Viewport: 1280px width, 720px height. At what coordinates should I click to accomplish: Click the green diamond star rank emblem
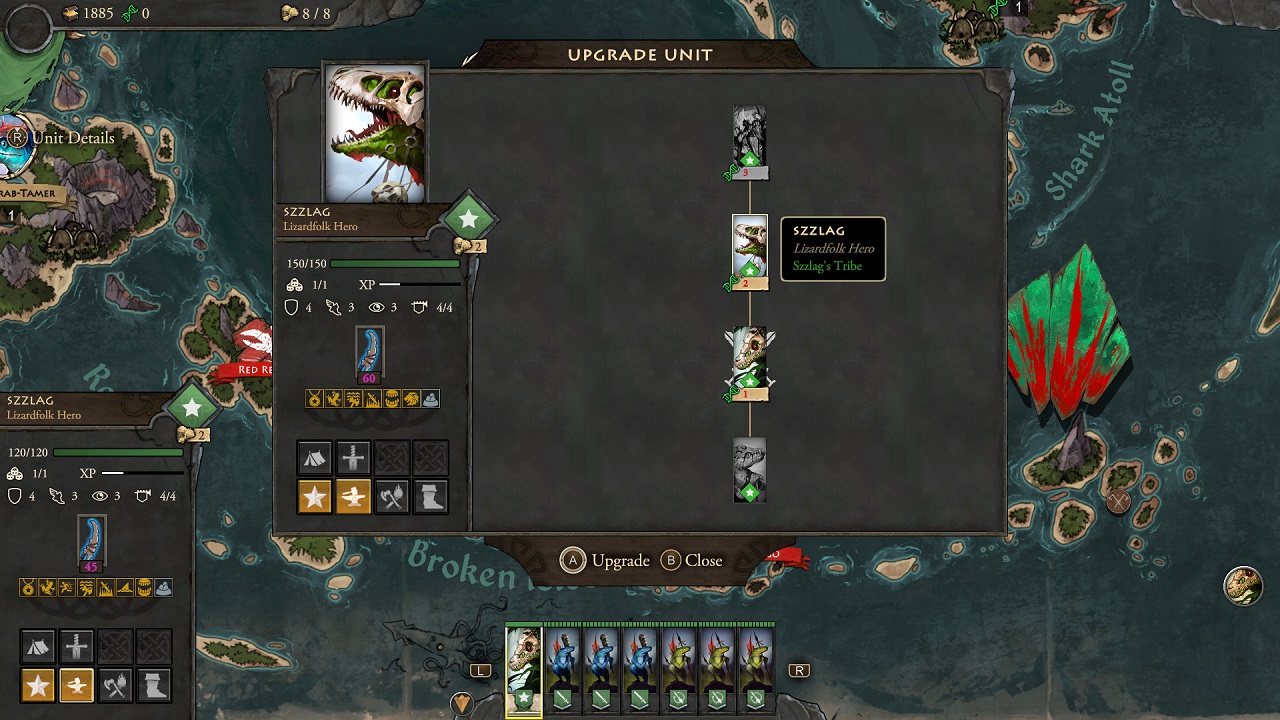click(468, 217)
